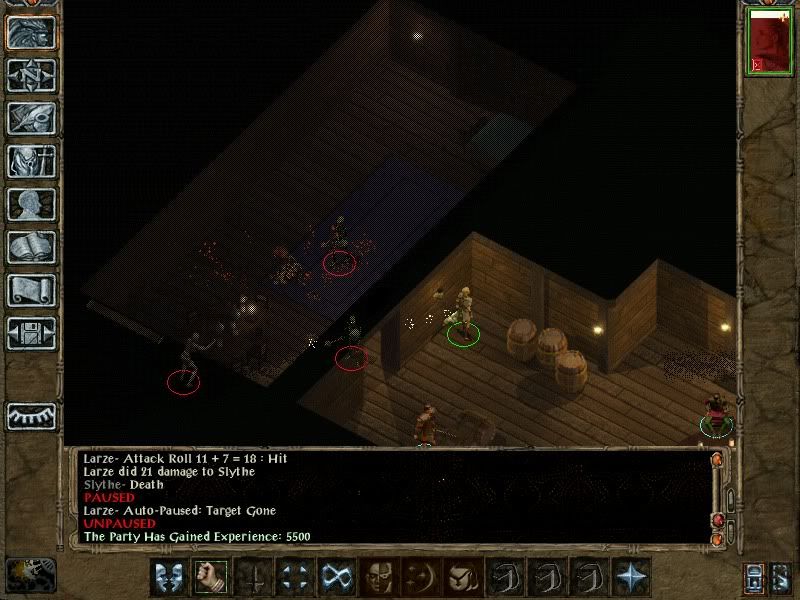The height and width of the screenshot is (600, 800).
Task: Open the area map compass button
Action: pyautogui.click(x=31, y=75)
